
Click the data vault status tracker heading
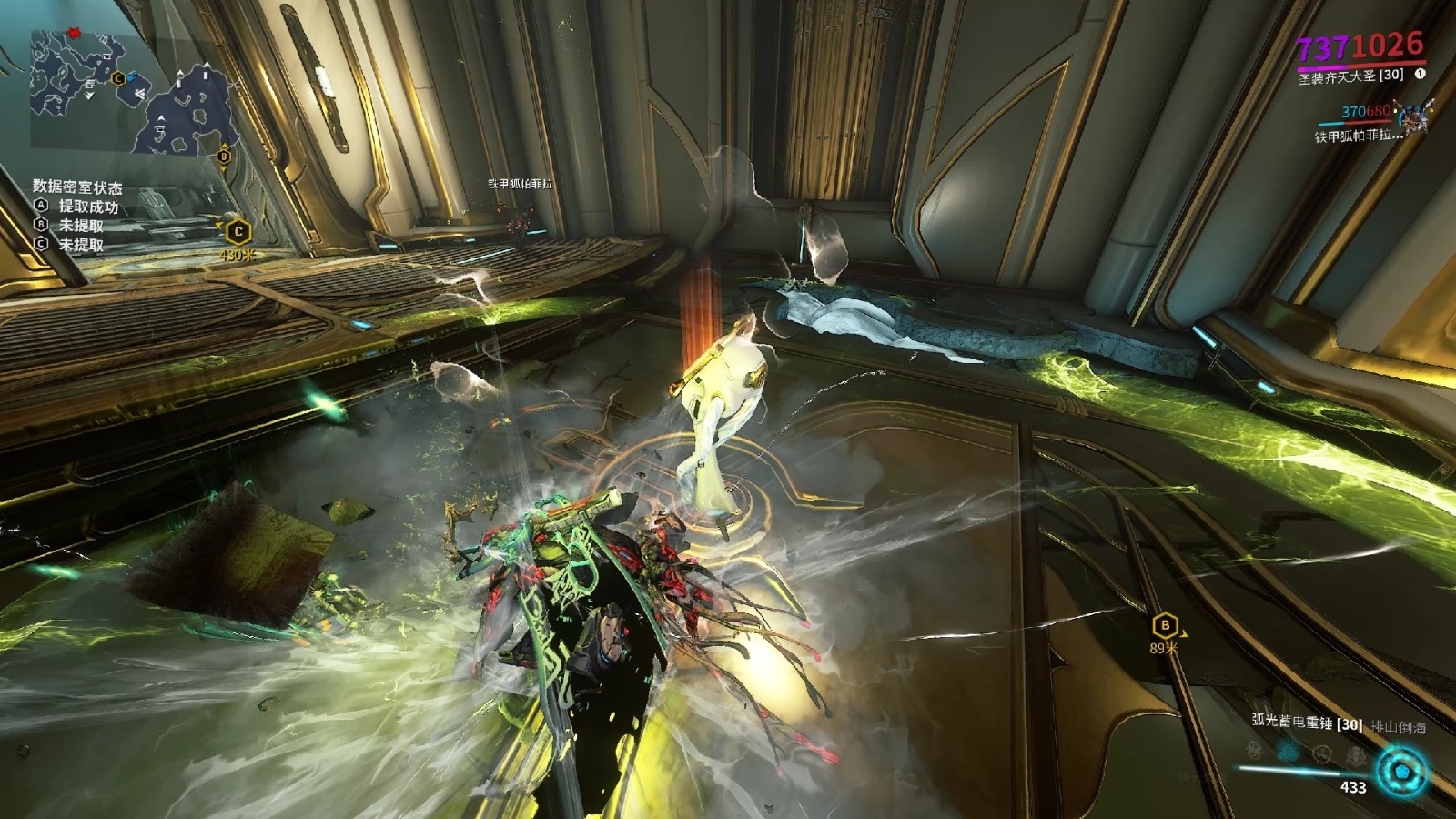(x=77, y=187)
